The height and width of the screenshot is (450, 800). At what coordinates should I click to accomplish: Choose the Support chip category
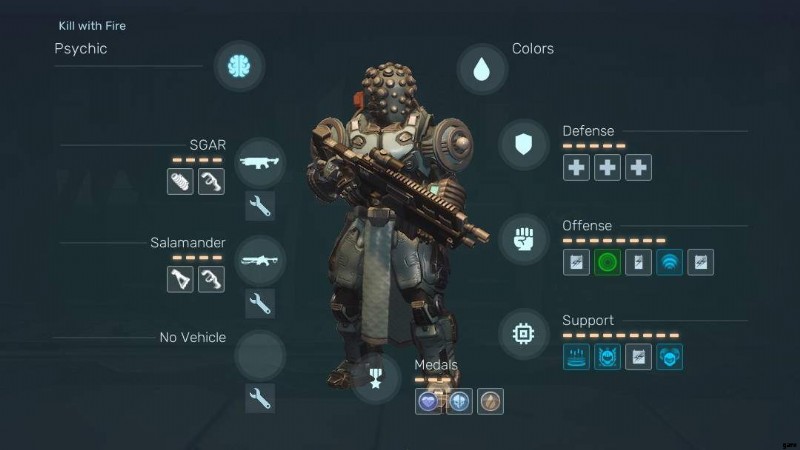click(x=523, y=334)
